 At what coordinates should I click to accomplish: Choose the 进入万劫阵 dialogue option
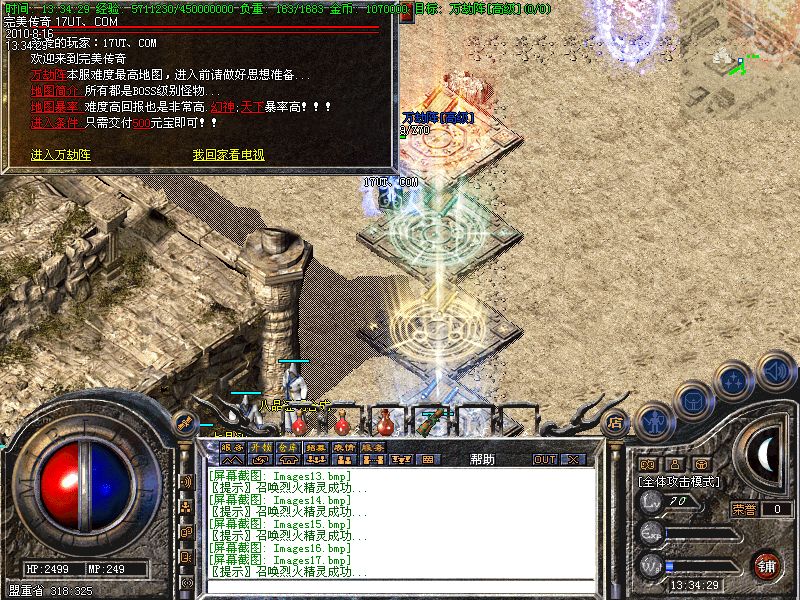point(61,155)
